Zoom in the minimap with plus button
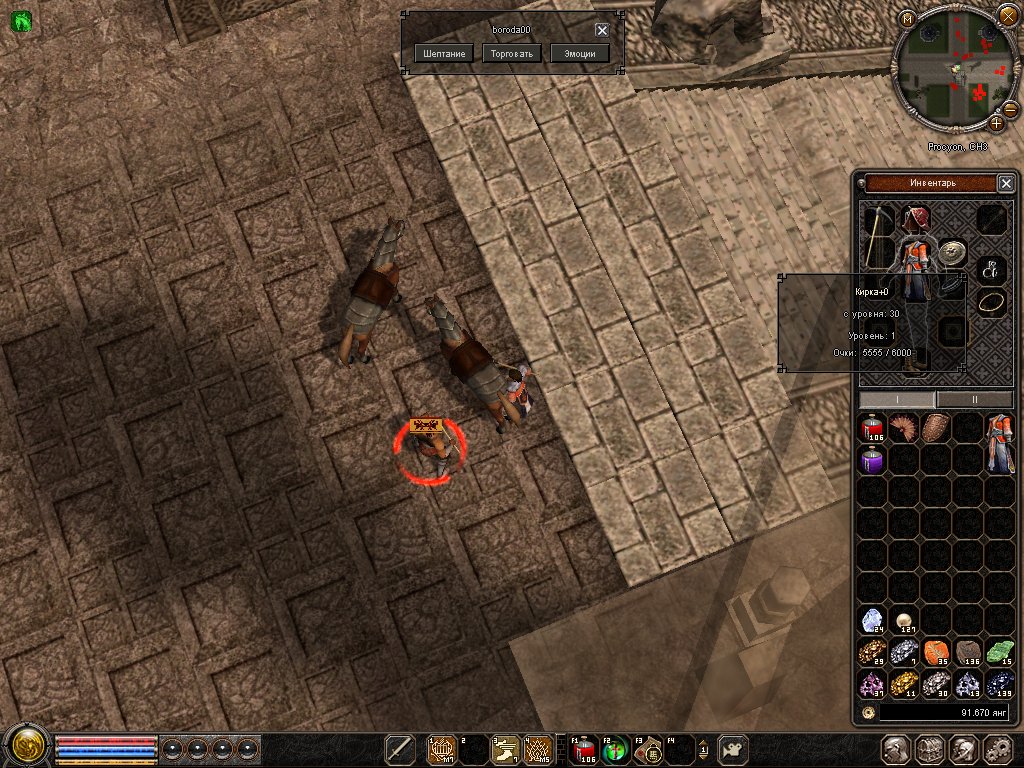The height and width of the screenshot is (768, 1024). pyautogui.click(x=997, y=123)
